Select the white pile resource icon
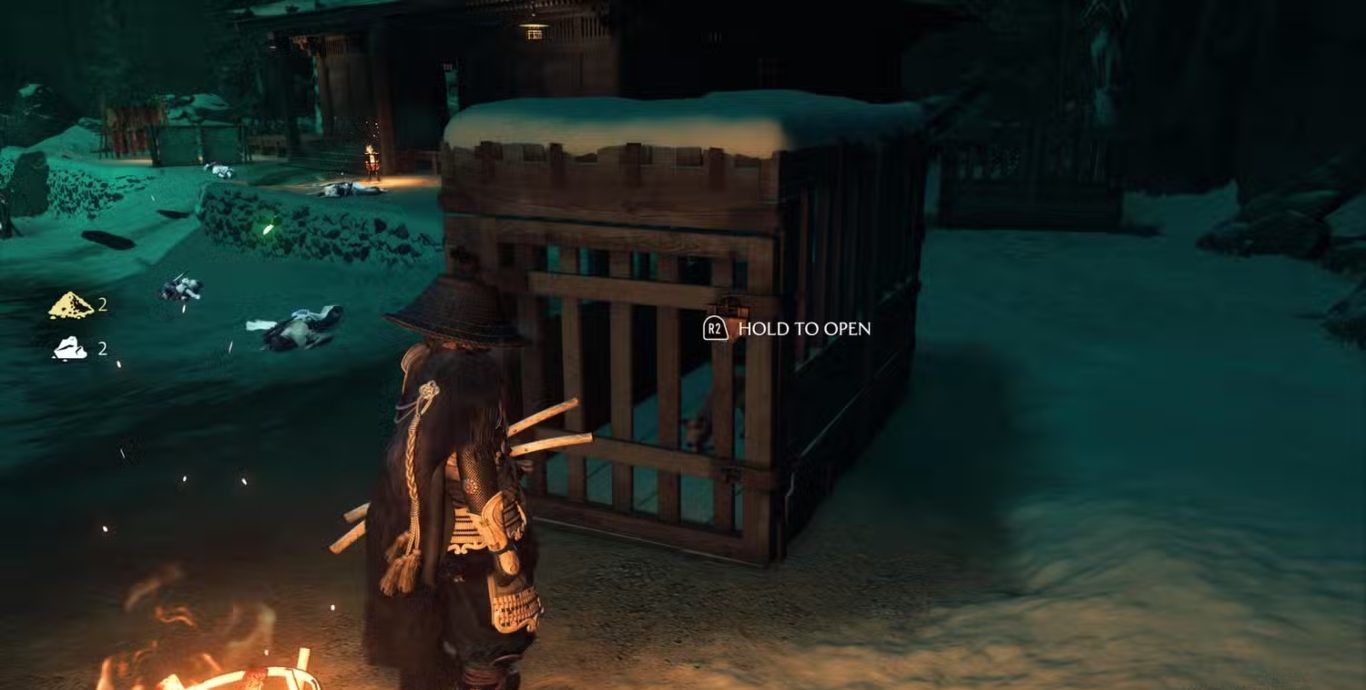Screen dimensions: 1366x690 [x=70, y=348]
